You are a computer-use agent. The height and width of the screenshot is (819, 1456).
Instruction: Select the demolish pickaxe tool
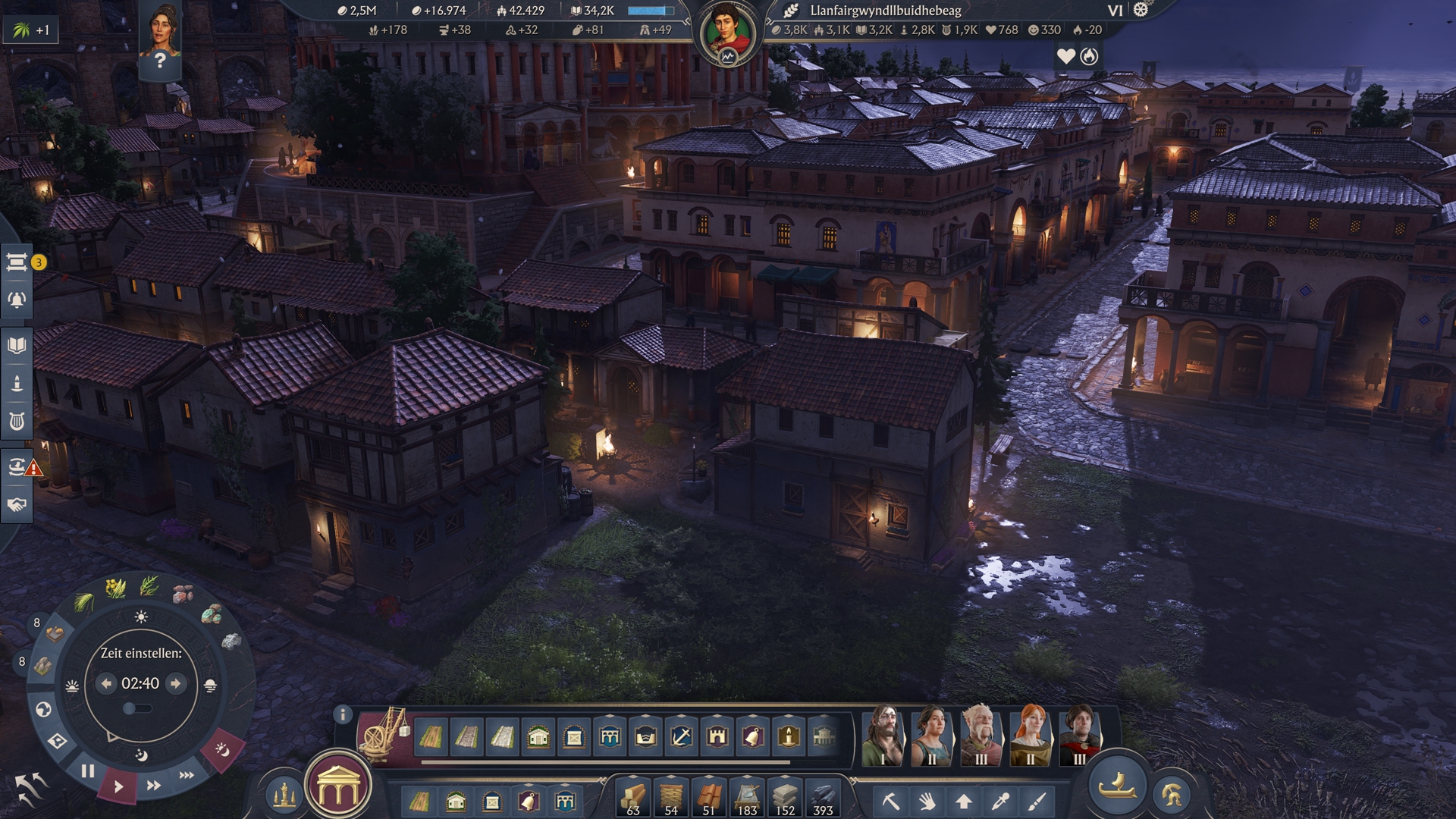tap(890, 801)
